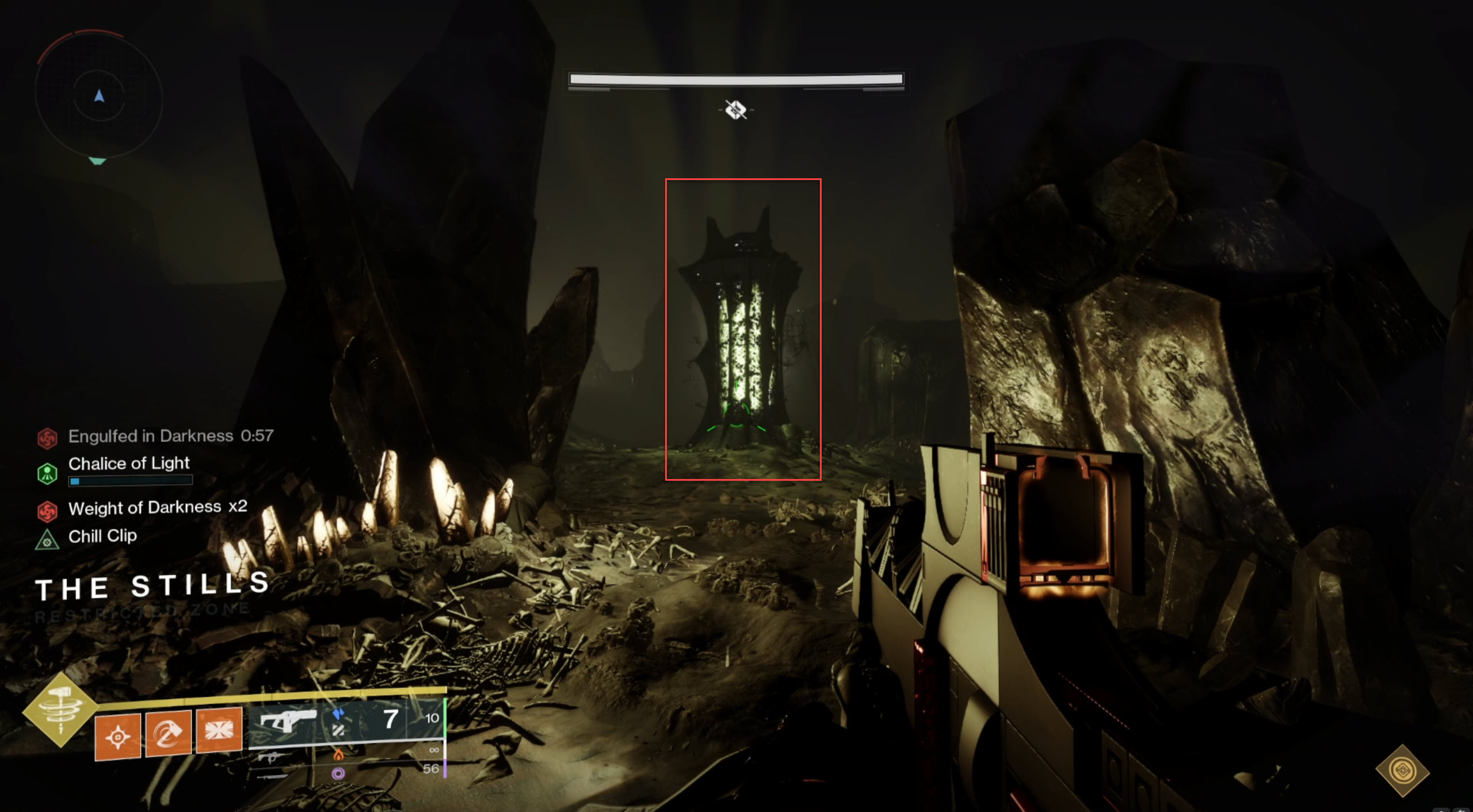1473x812 pixels.
Task: Select the equipped fusion rifle weapon slot
Action: (288, 720)
